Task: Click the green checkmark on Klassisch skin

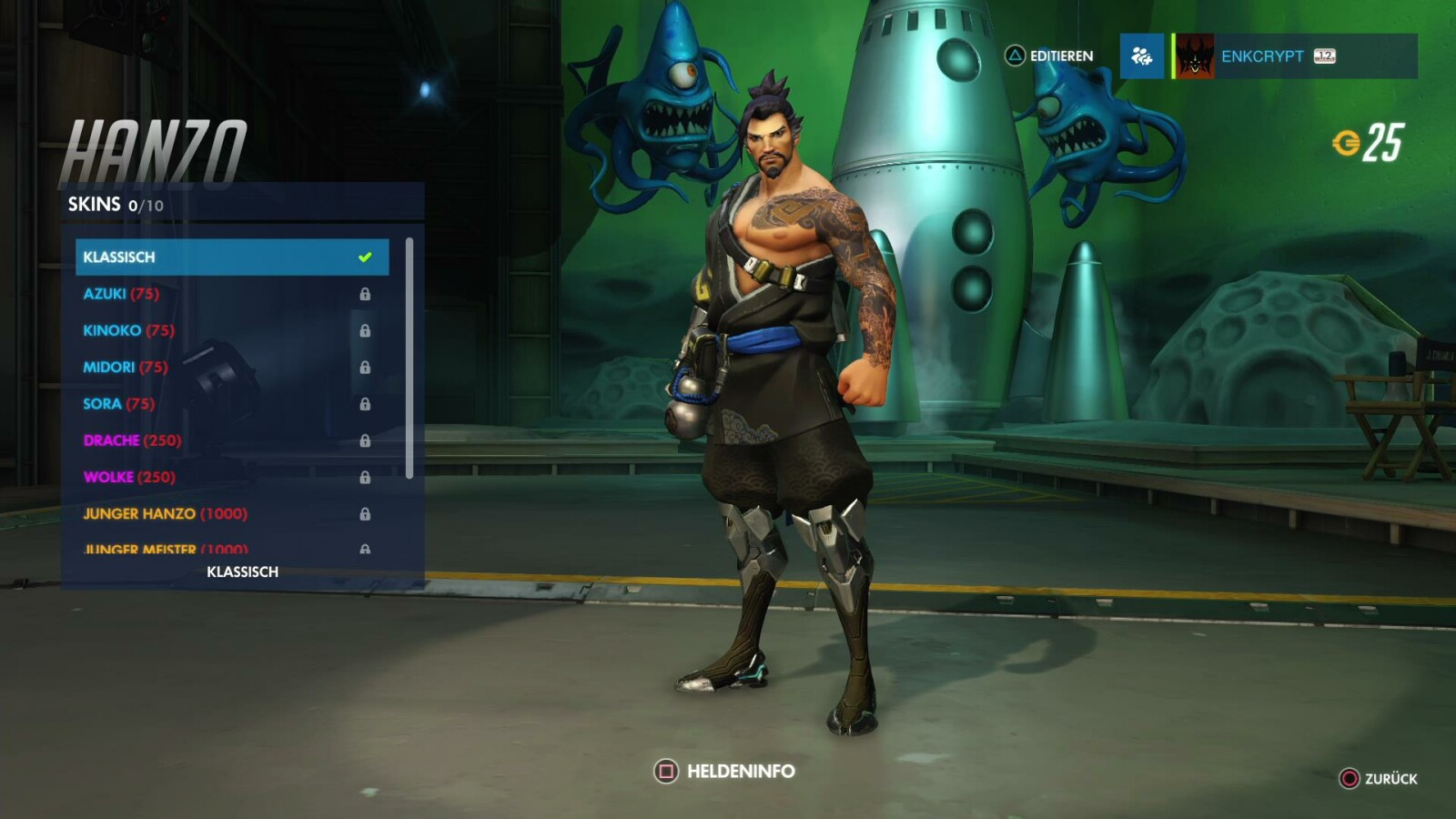Action: pos(366,256)
